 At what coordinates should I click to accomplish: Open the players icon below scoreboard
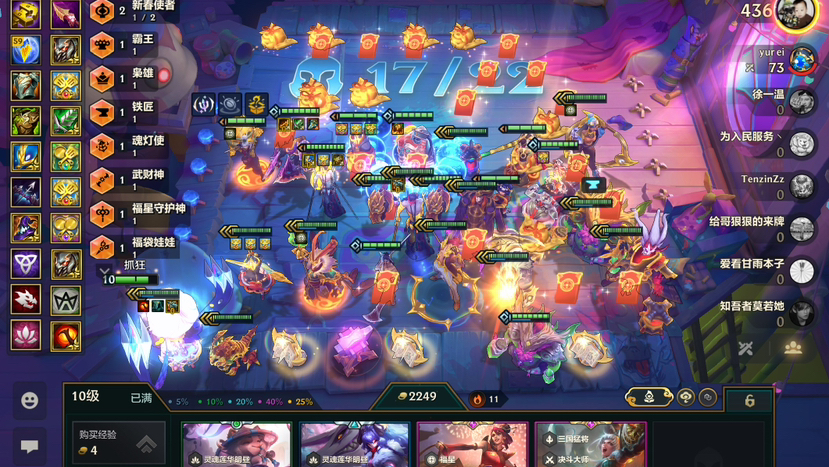click(792, 348)
